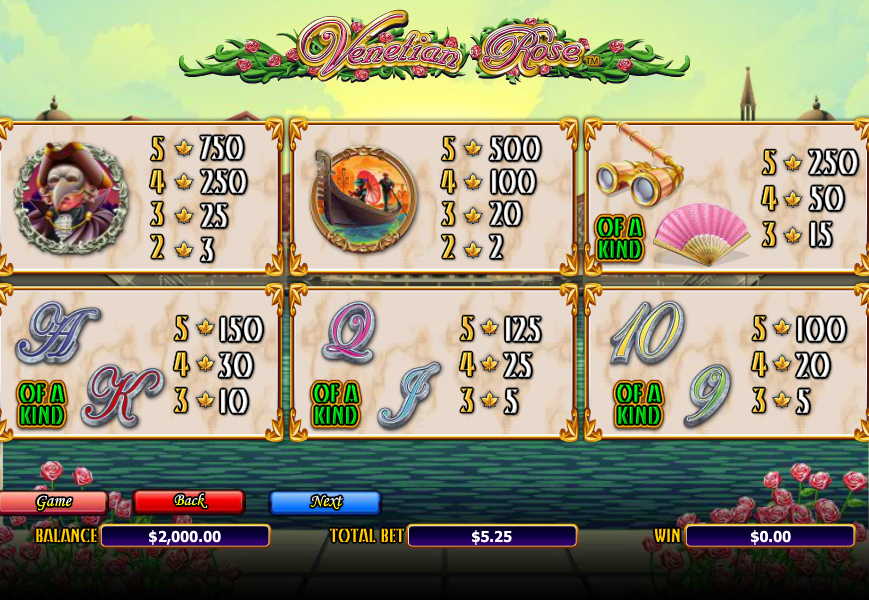Show the next paytable page with Next
The image size is (869, 600).
coord(325,502)
